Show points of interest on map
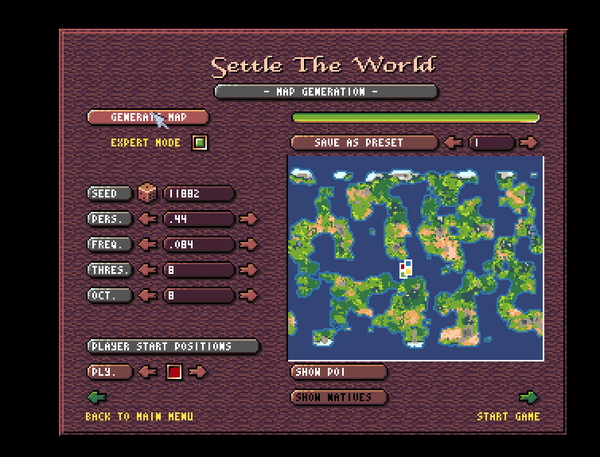This screenshot has height=457, width=600. coord(338,372)
